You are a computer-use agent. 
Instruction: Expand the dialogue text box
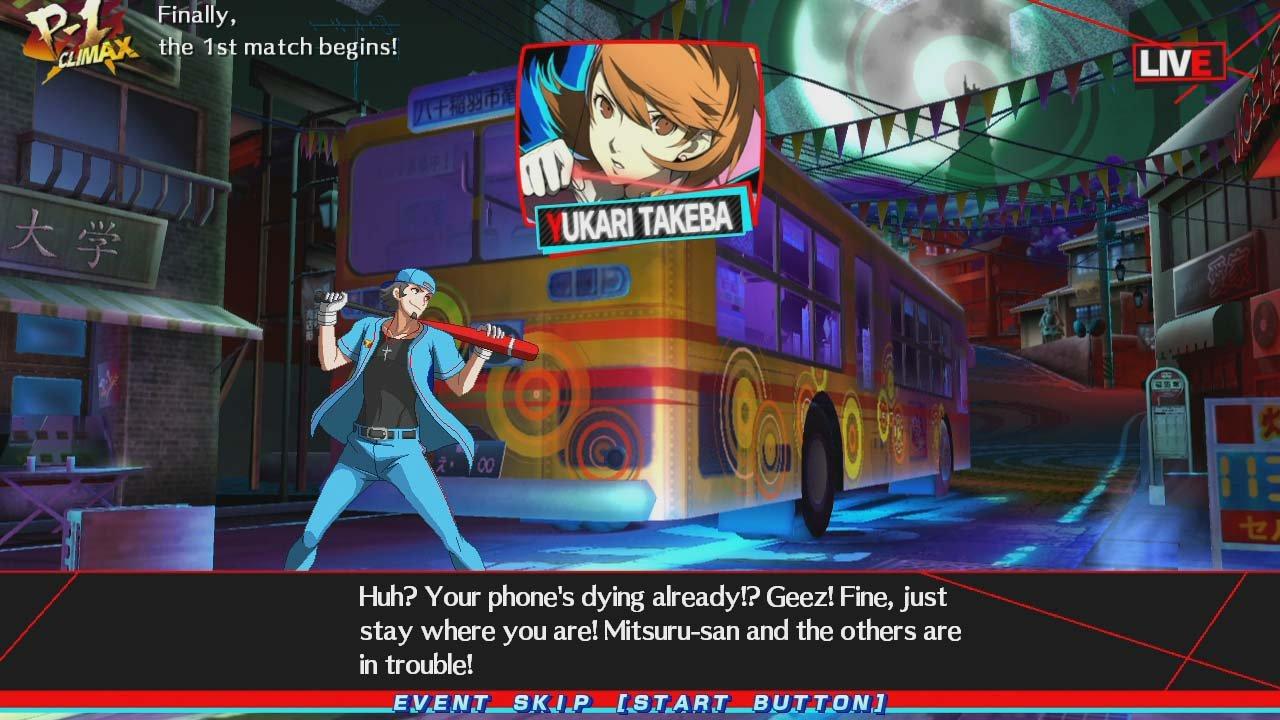pyautogui.click(x=655, y=630)
